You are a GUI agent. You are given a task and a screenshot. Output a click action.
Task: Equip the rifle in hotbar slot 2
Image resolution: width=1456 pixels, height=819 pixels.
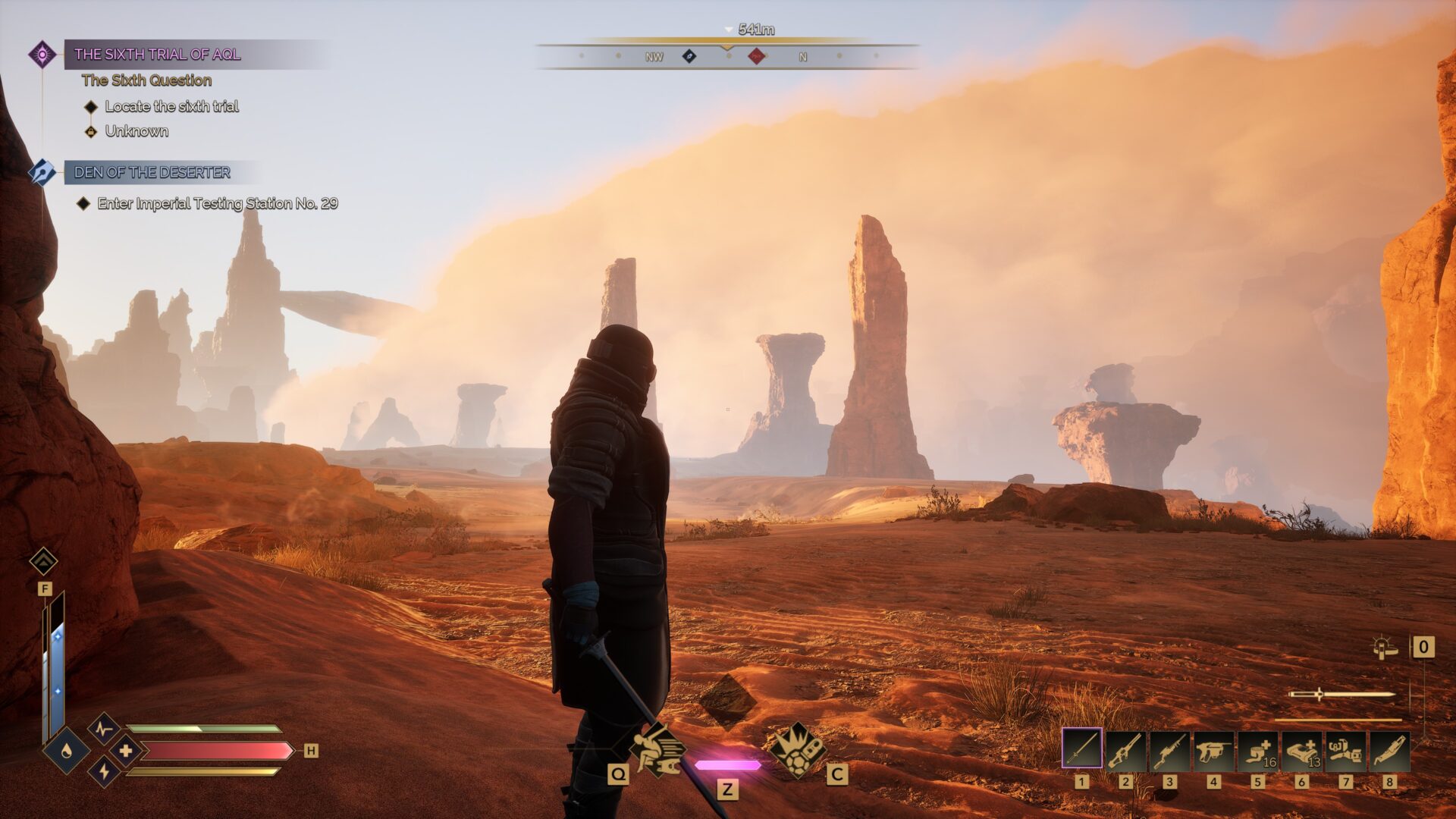1125,750
